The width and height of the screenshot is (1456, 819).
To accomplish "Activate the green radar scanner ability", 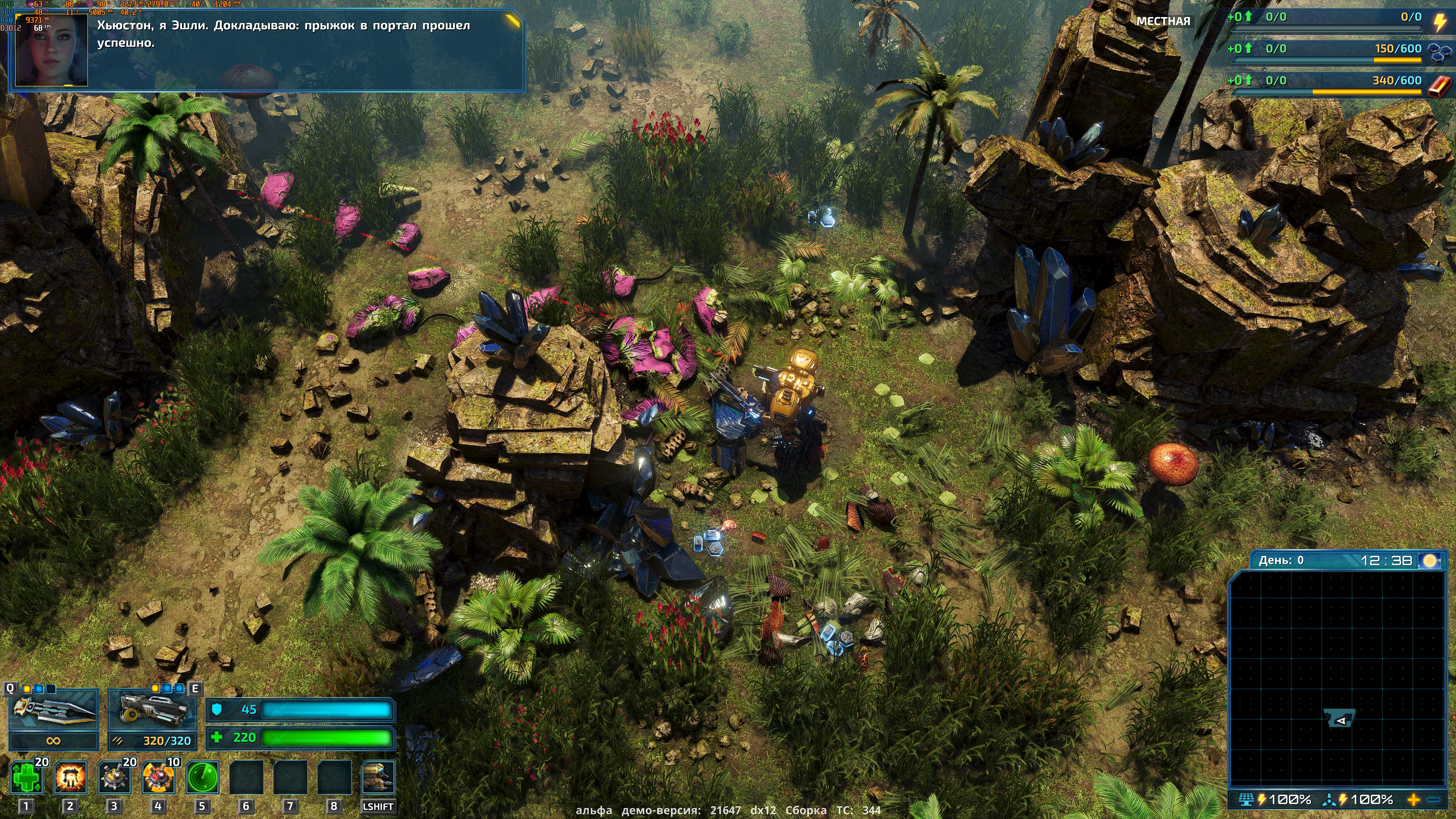I will [202, 777].
